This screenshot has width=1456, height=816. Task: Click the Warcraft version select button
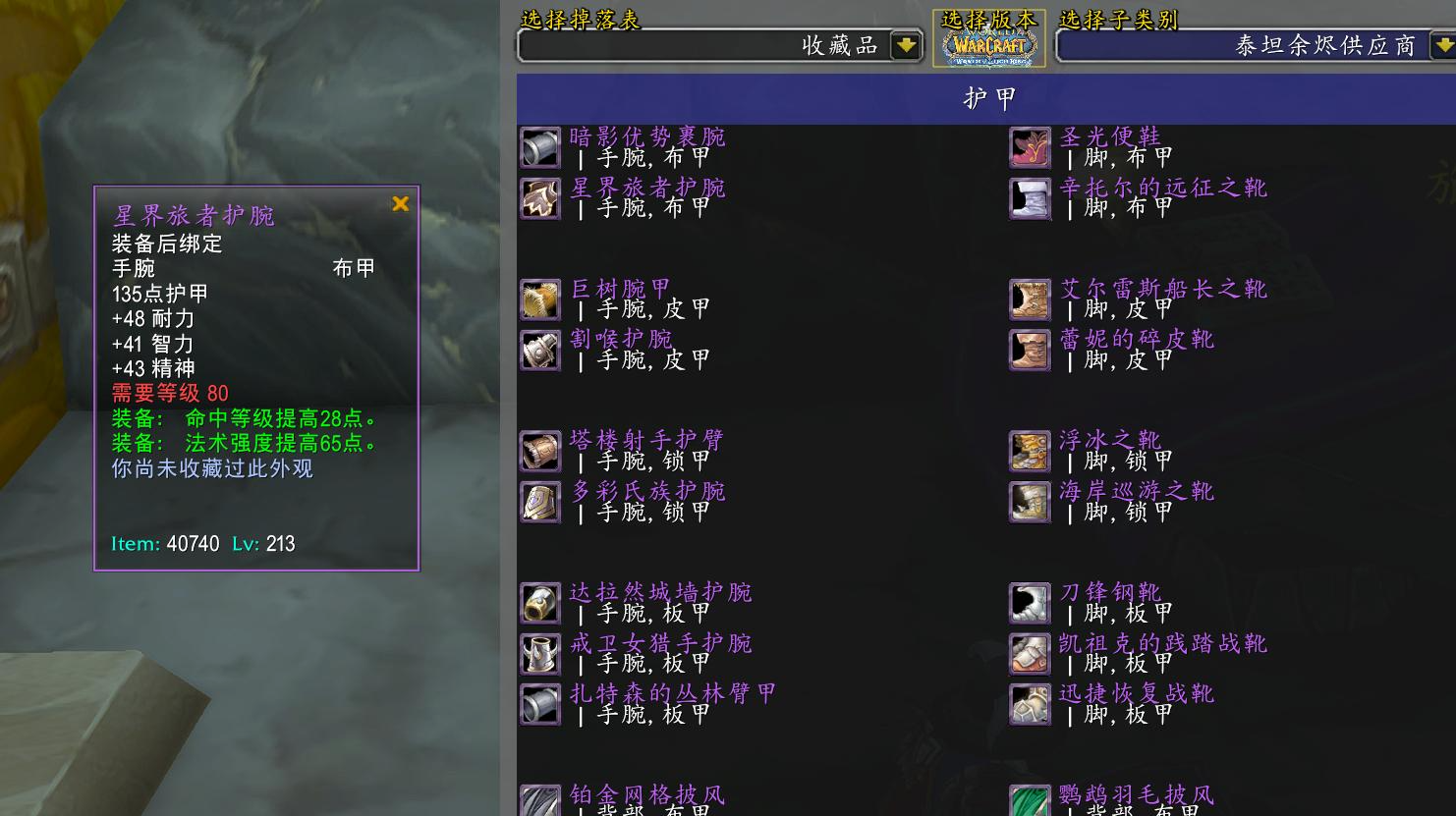tap(990, 39)
